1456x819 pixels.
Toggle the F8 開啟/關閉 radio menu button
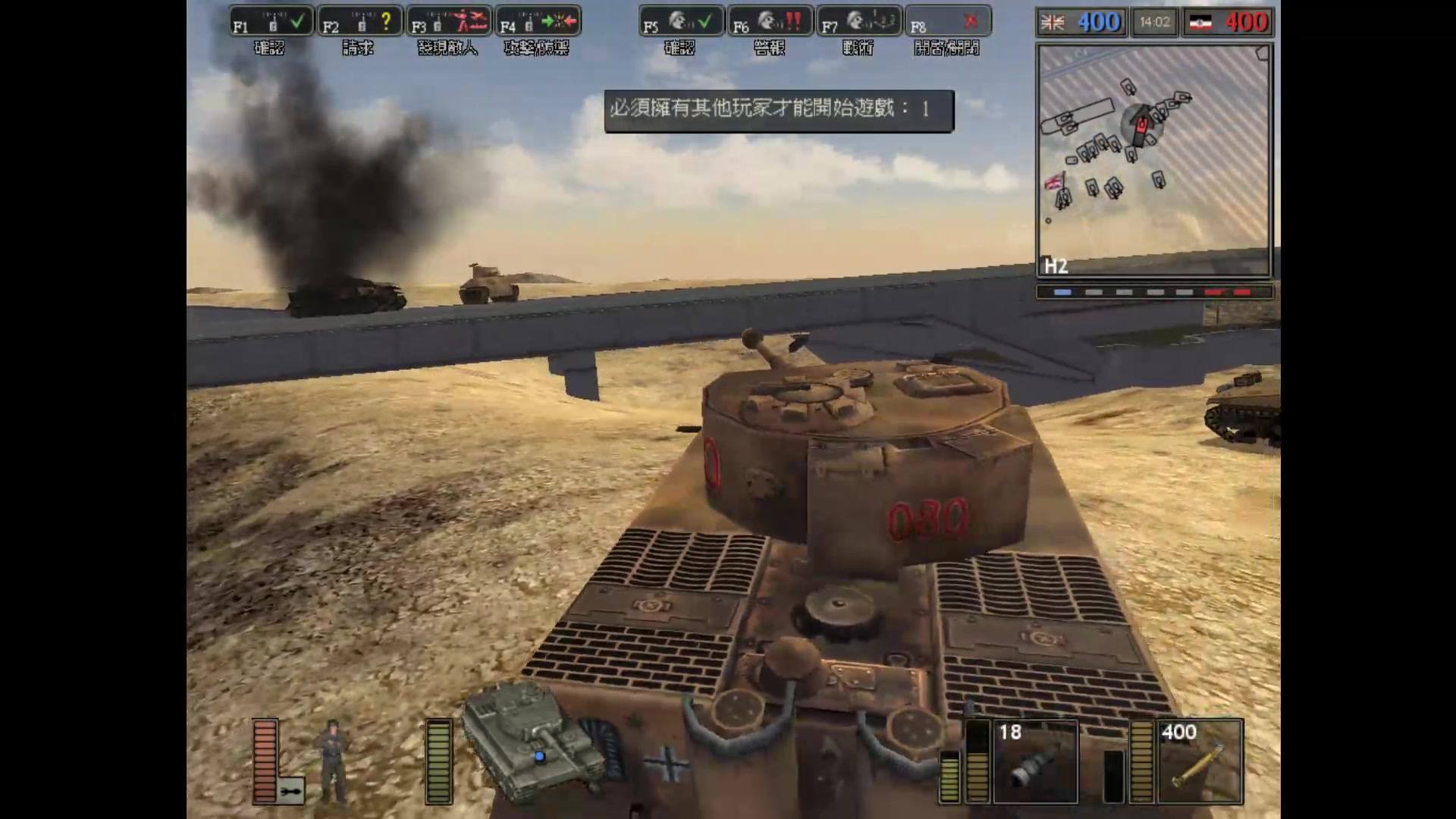pos(947,23)
